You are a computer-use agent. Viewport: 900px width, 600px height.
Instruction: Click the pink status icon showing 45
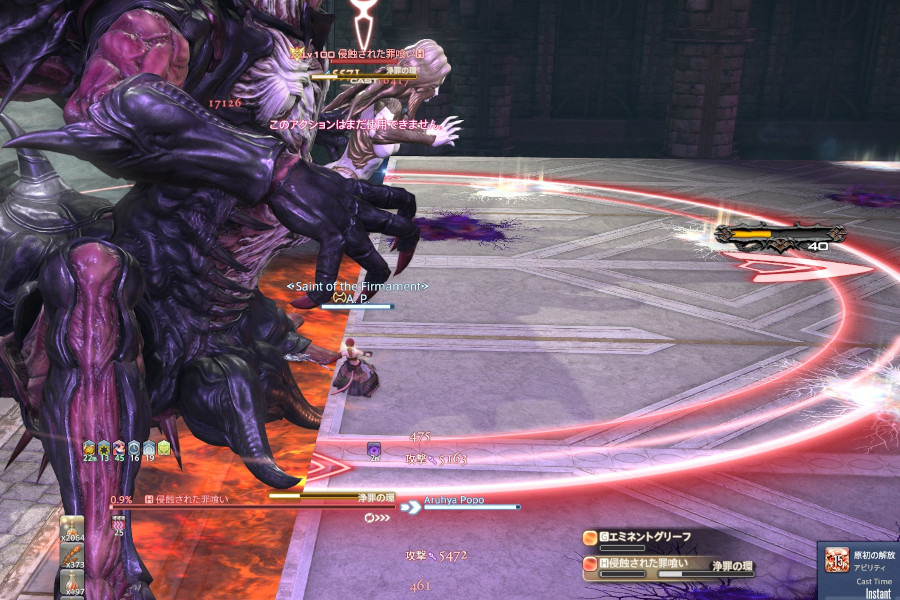[x=118, y=449]
